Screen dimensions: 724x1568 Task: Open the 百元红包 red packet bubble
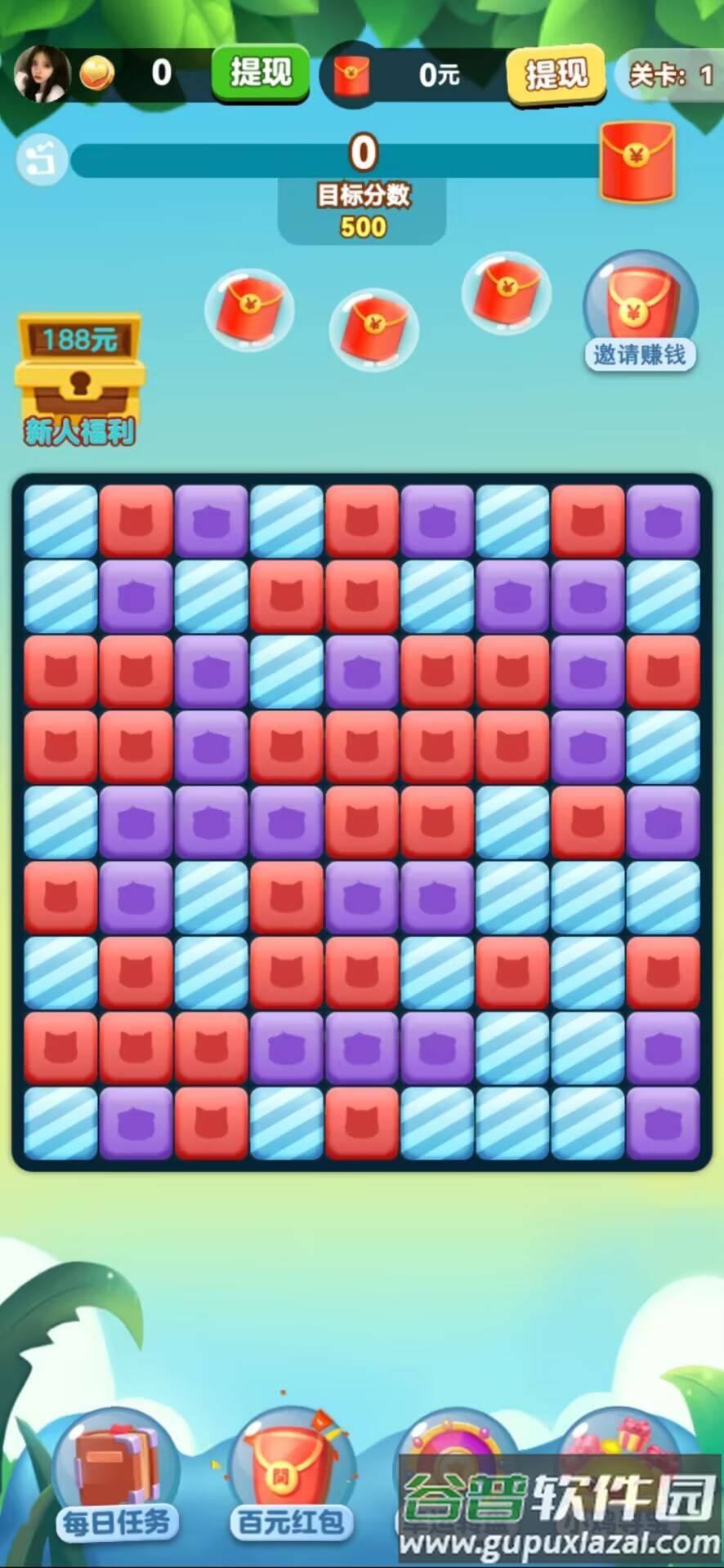pyautogui.click(x=290, y=1474)
